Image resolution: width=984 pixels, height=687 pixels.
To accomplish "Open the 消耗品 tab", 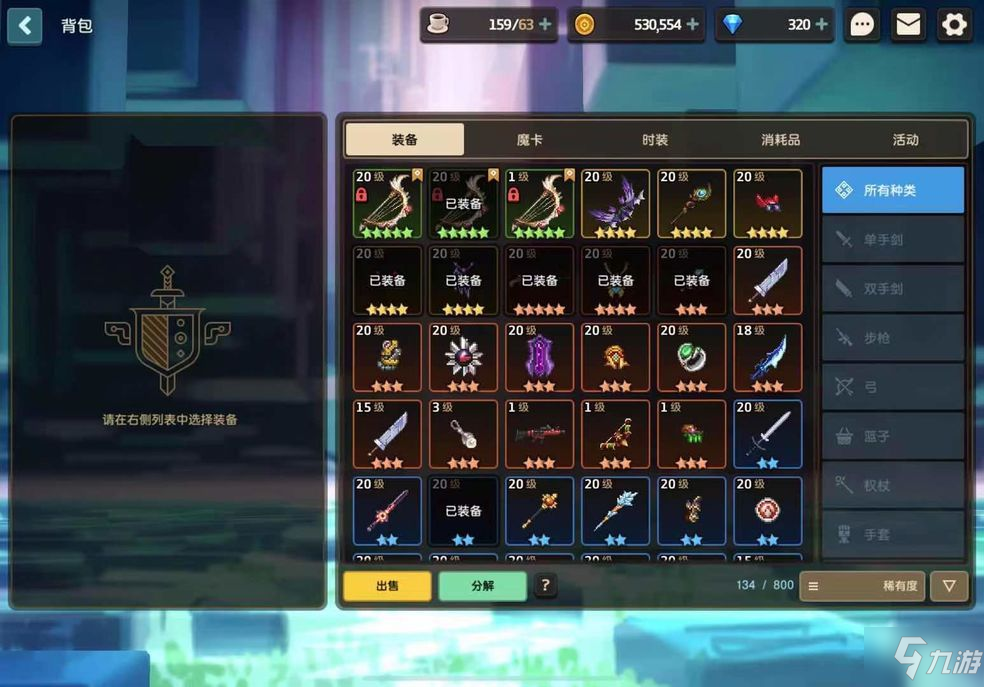I will pyautogui.click(x=780, y=140).
